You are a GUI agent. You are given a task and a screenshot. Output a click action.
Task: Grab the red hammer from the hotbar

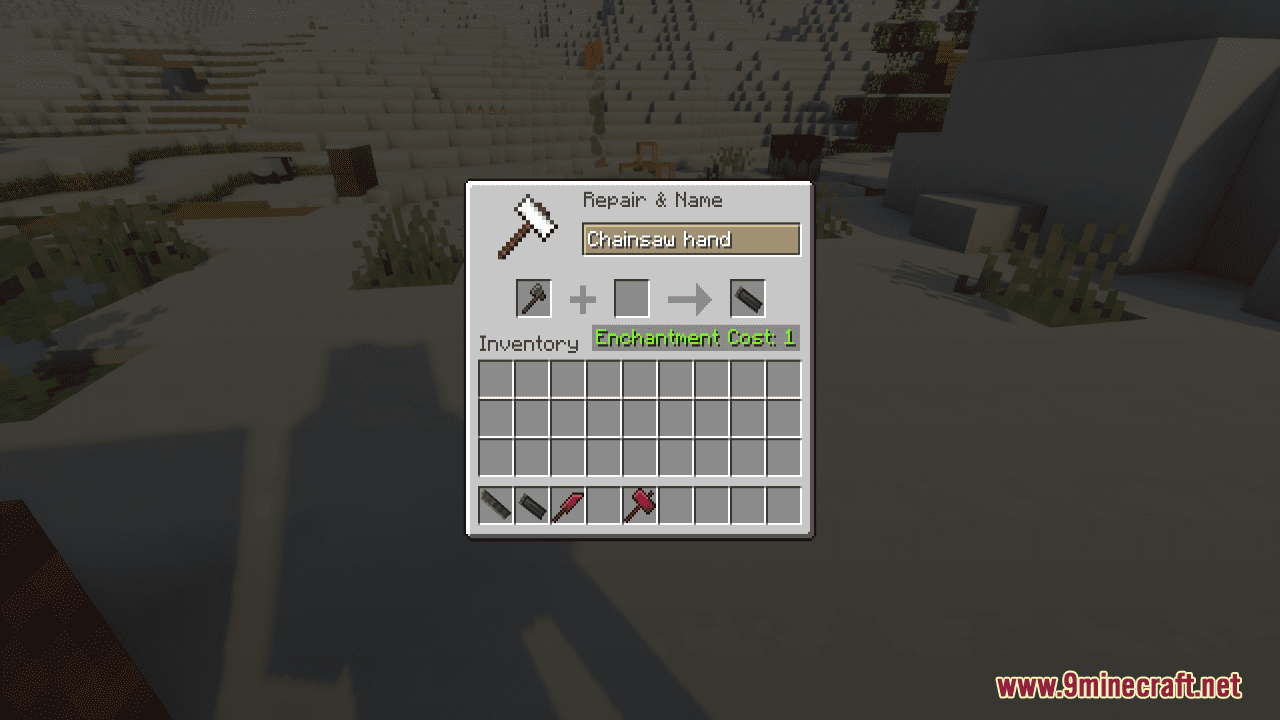click(639, 506)
